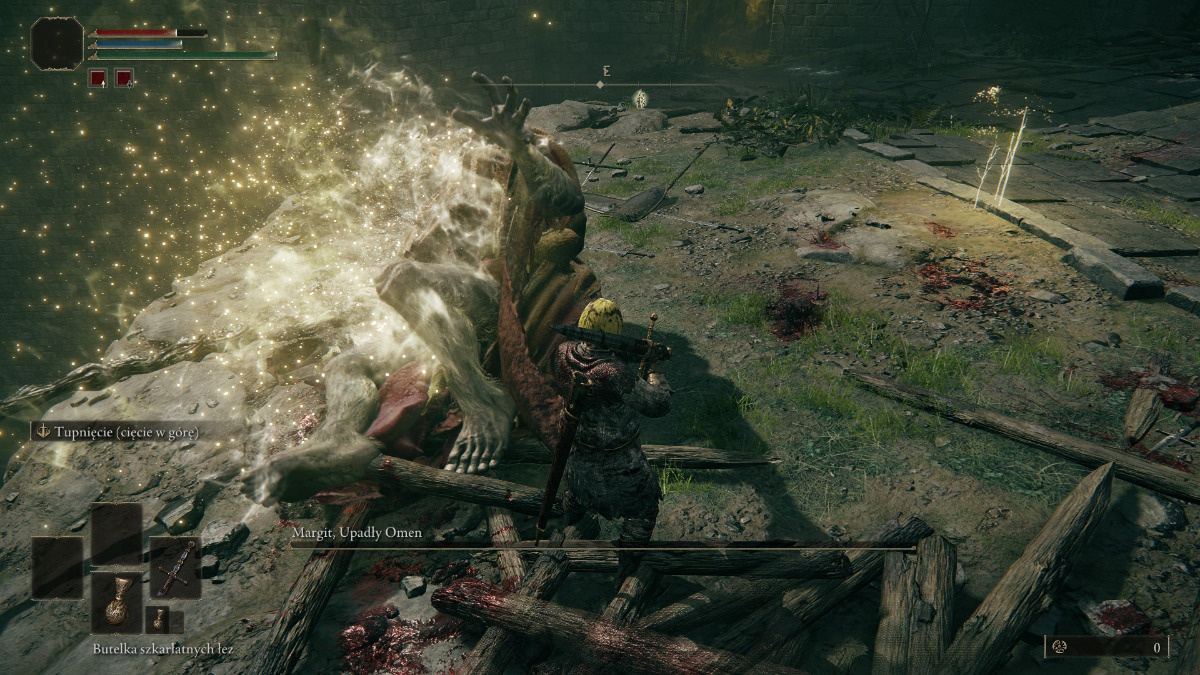This screenshot has width=1200, height=675.
Task: Choose the small flask pouch slot
Action: click(158, 620)
